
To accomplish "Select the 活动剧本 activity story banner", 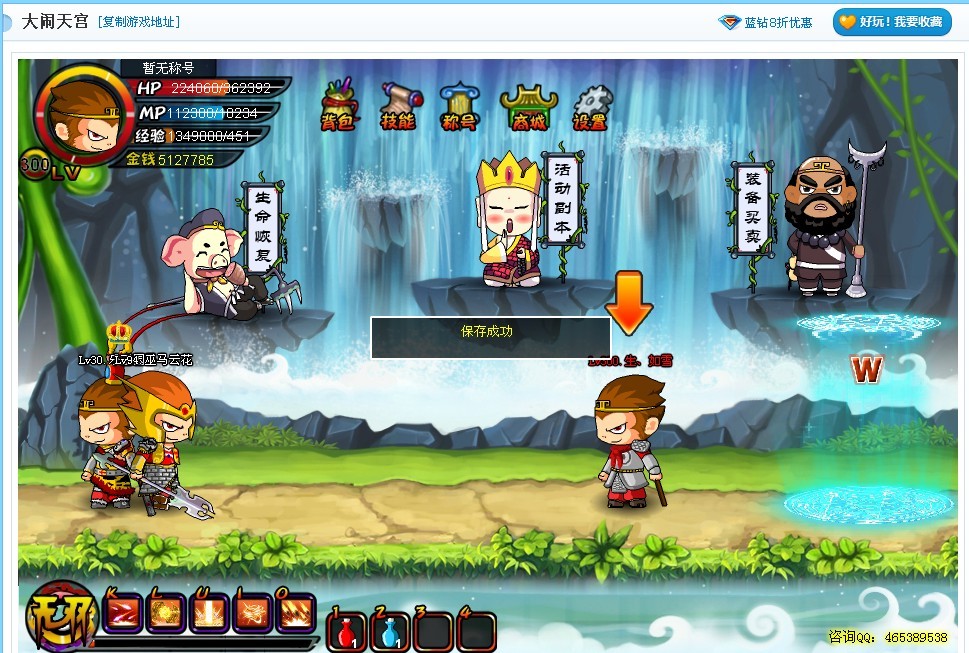I will (x=561, y=200).
